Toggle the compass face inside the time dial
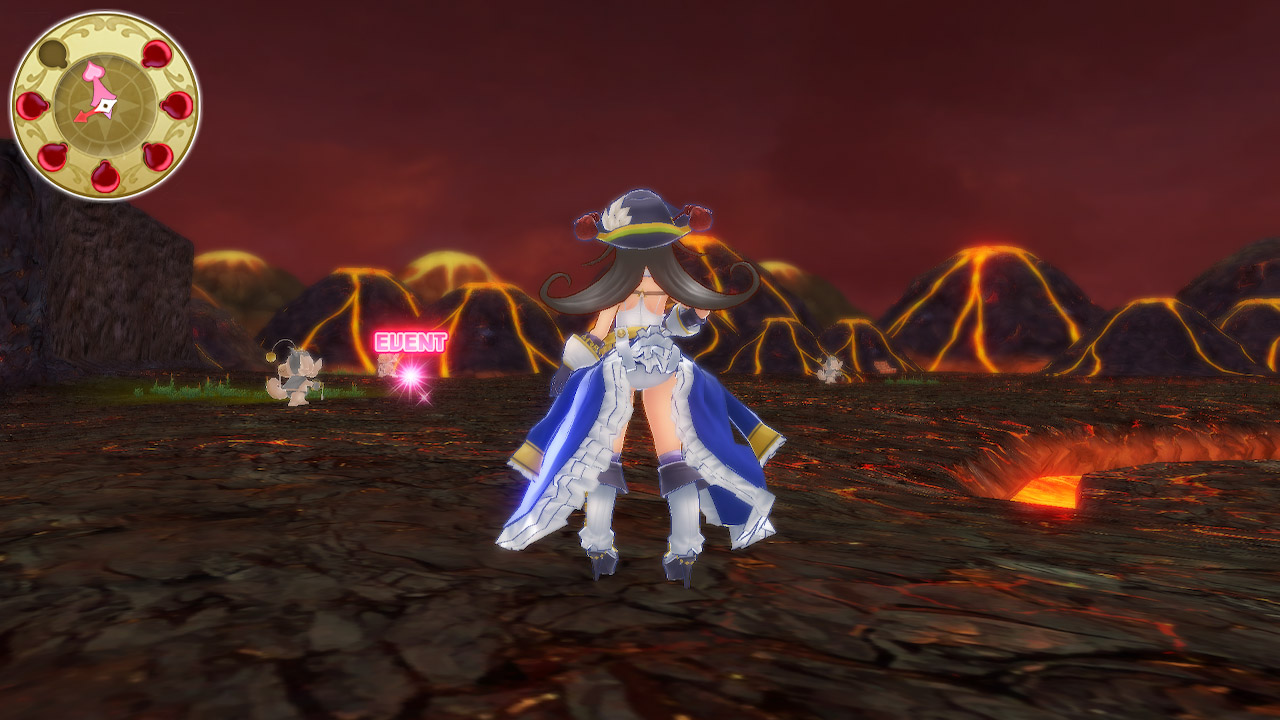The height and width of the screenshot is (720, 1280). (105, 104)
